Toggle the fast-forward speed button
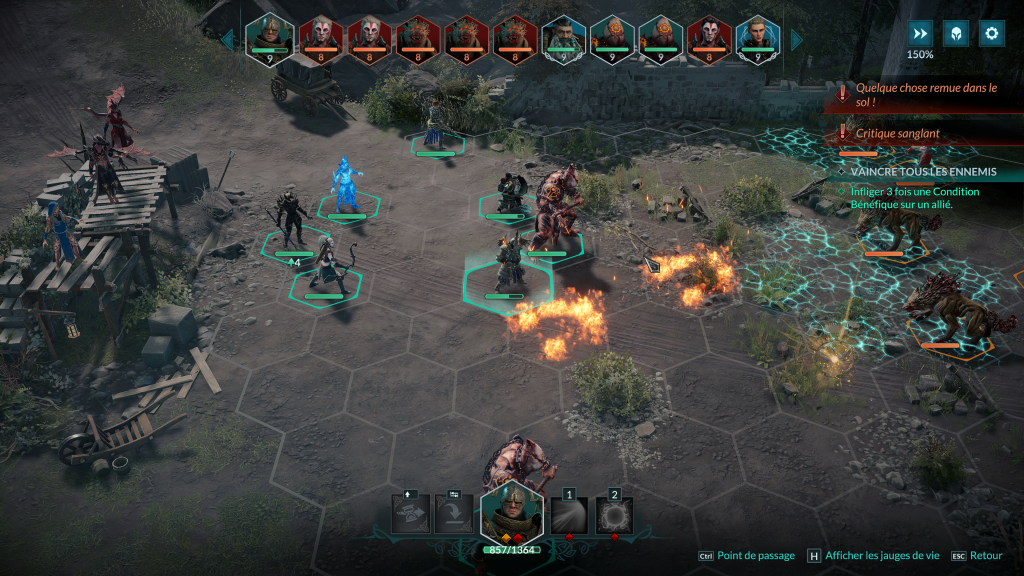 click(920, 33)
